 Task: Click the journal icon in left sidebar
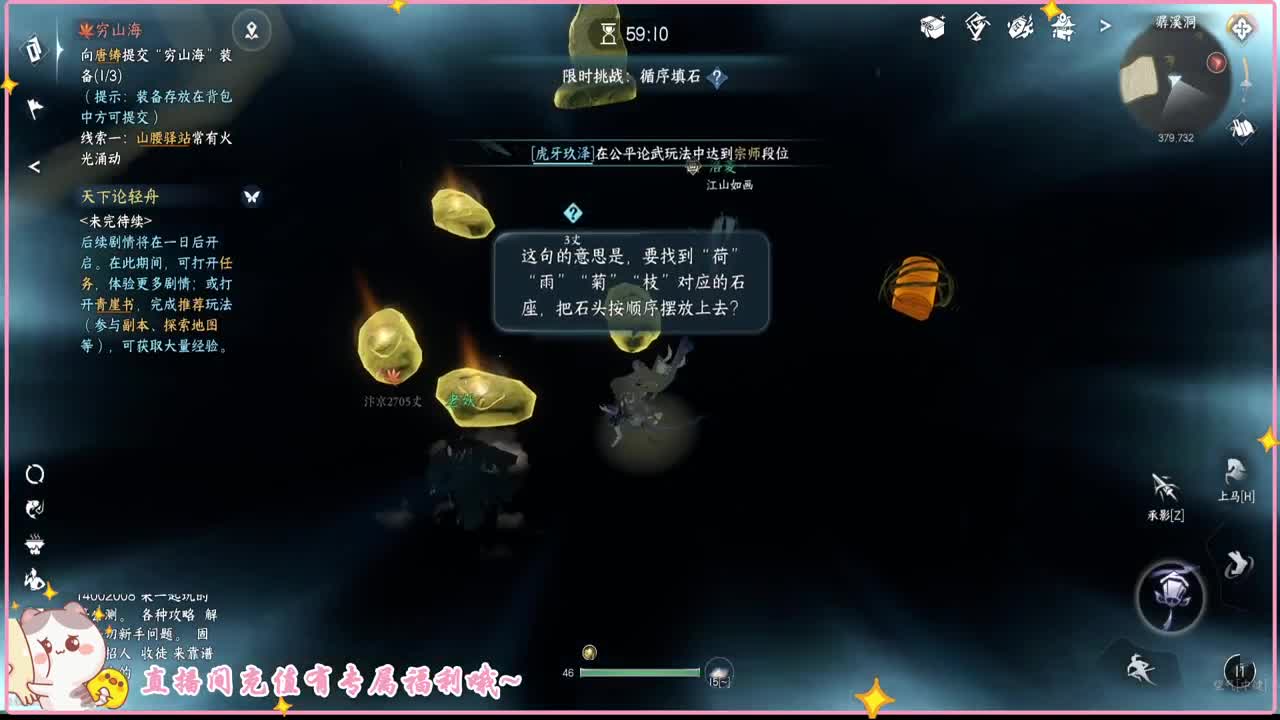pyautogui.click(x=33, y=50)
